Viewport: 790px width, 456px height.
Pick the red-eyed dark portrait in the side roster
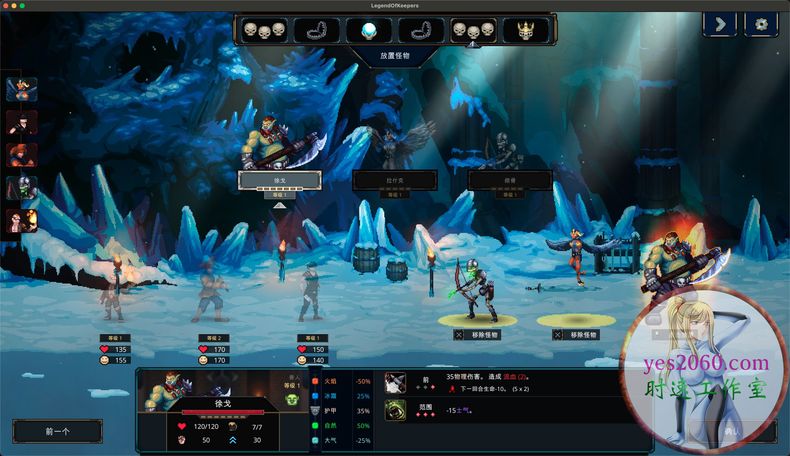(21, 123)
